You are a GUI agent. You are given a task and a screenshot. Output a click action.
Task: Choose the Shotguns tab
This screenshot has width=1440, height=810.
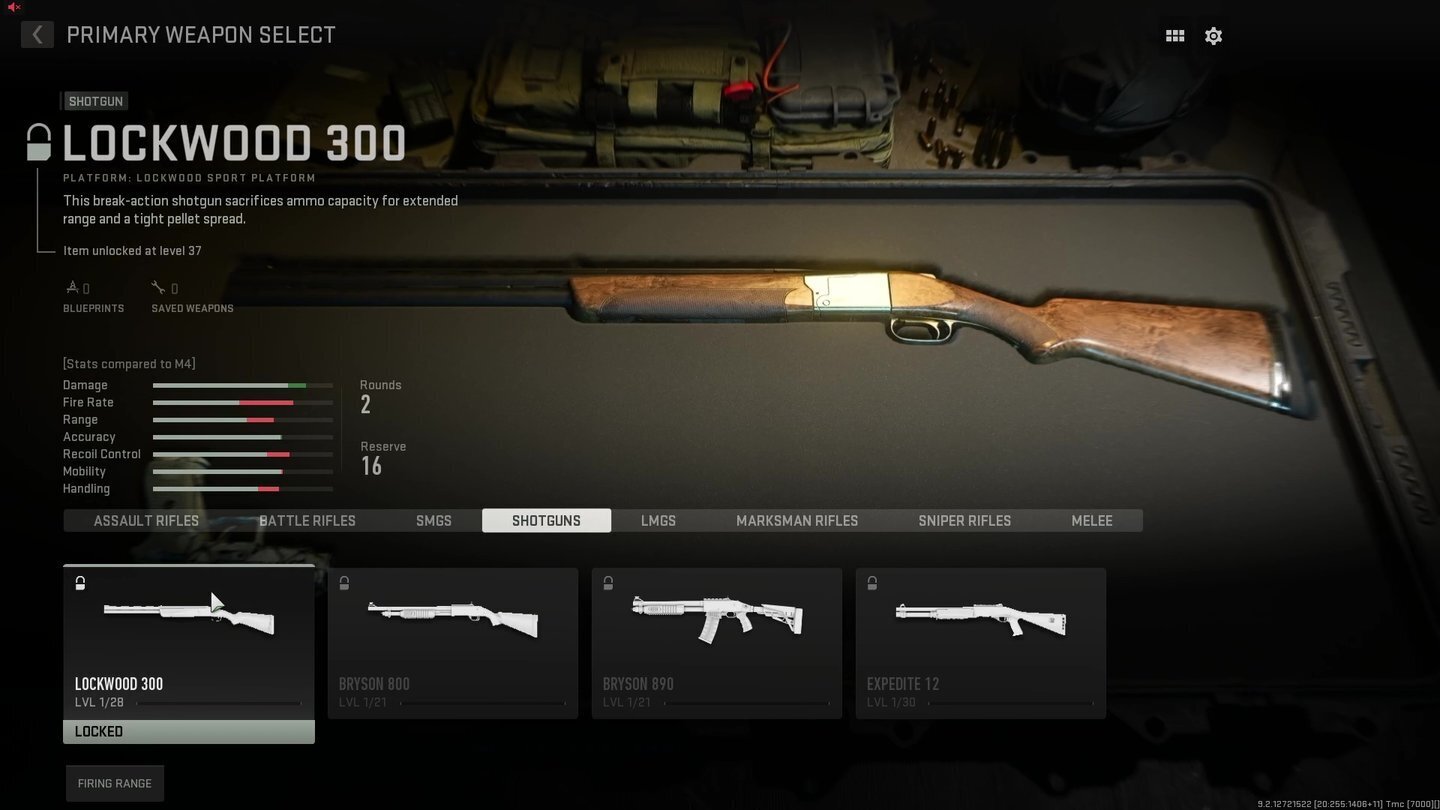546,520
